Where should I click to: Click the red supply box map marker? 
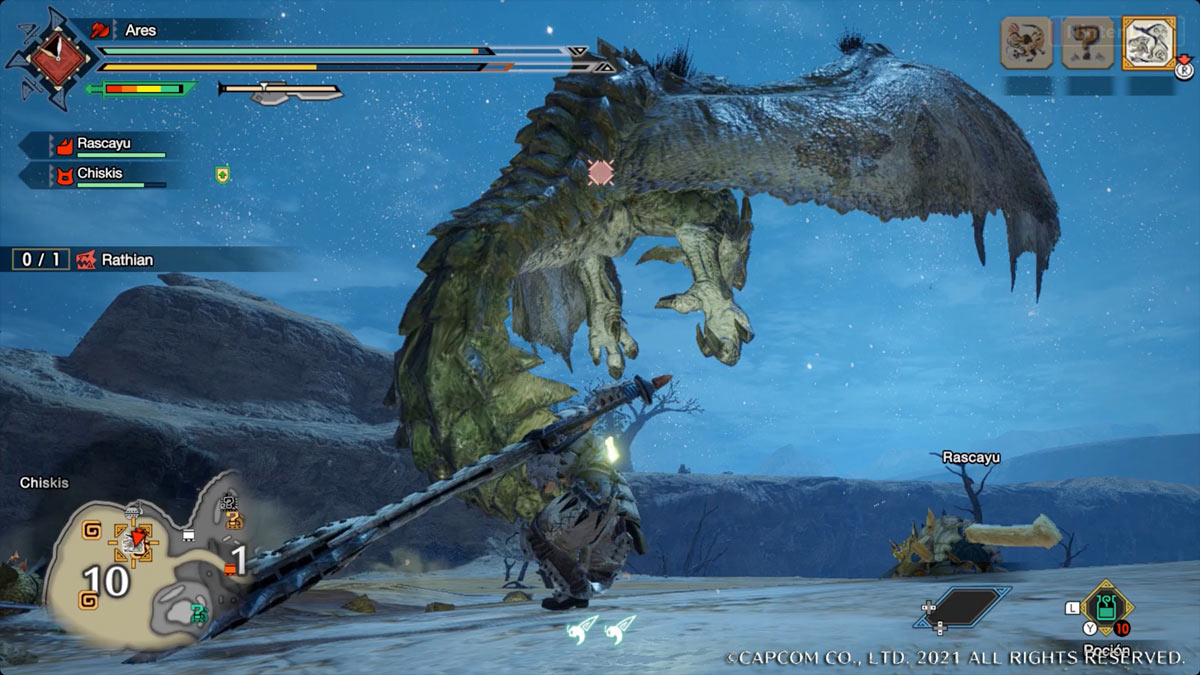pos(231,569)
